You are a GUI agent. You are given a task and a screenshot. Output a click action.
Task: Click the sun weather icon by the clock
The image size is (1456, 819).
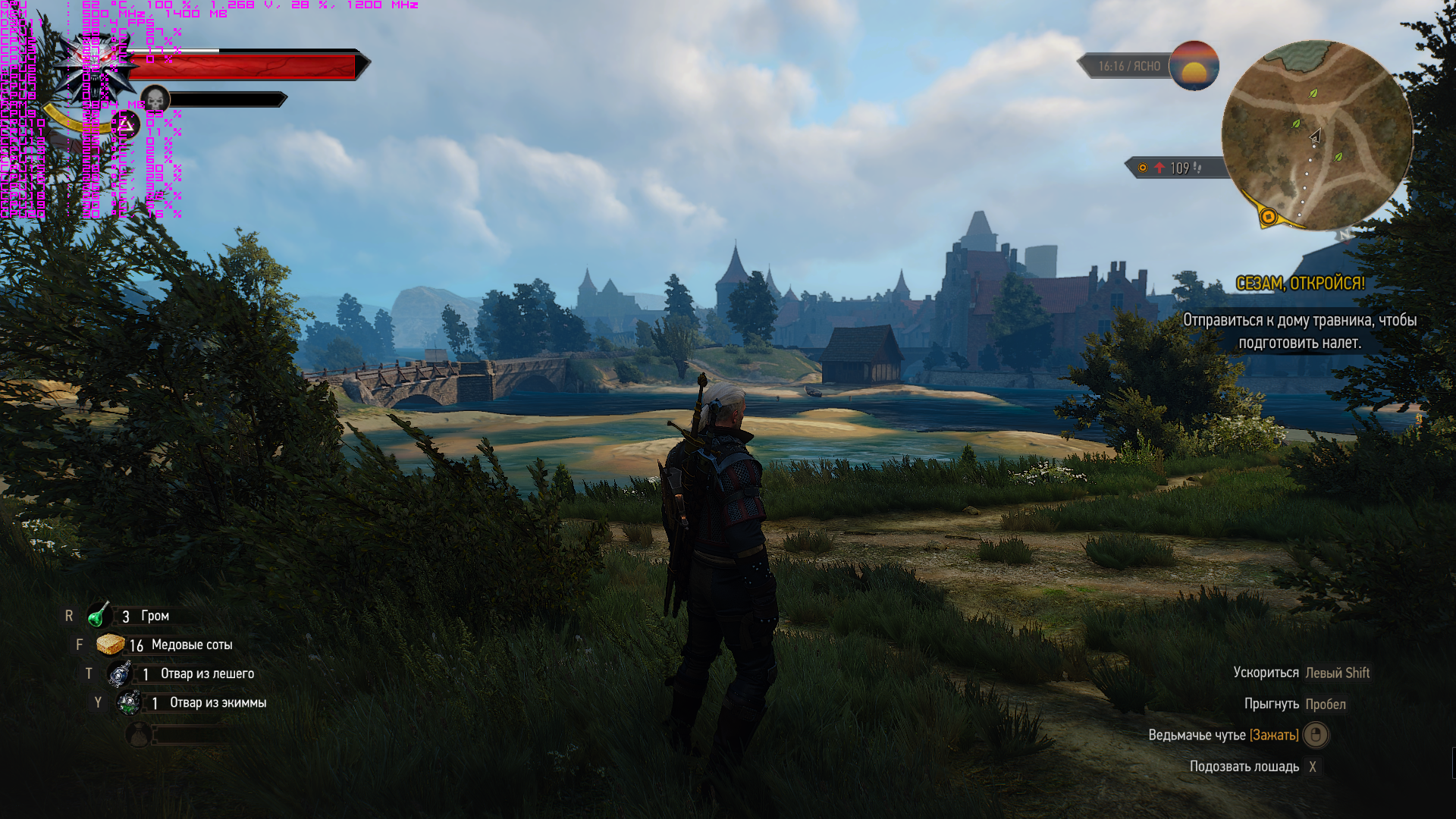[x=1194, y=66]
